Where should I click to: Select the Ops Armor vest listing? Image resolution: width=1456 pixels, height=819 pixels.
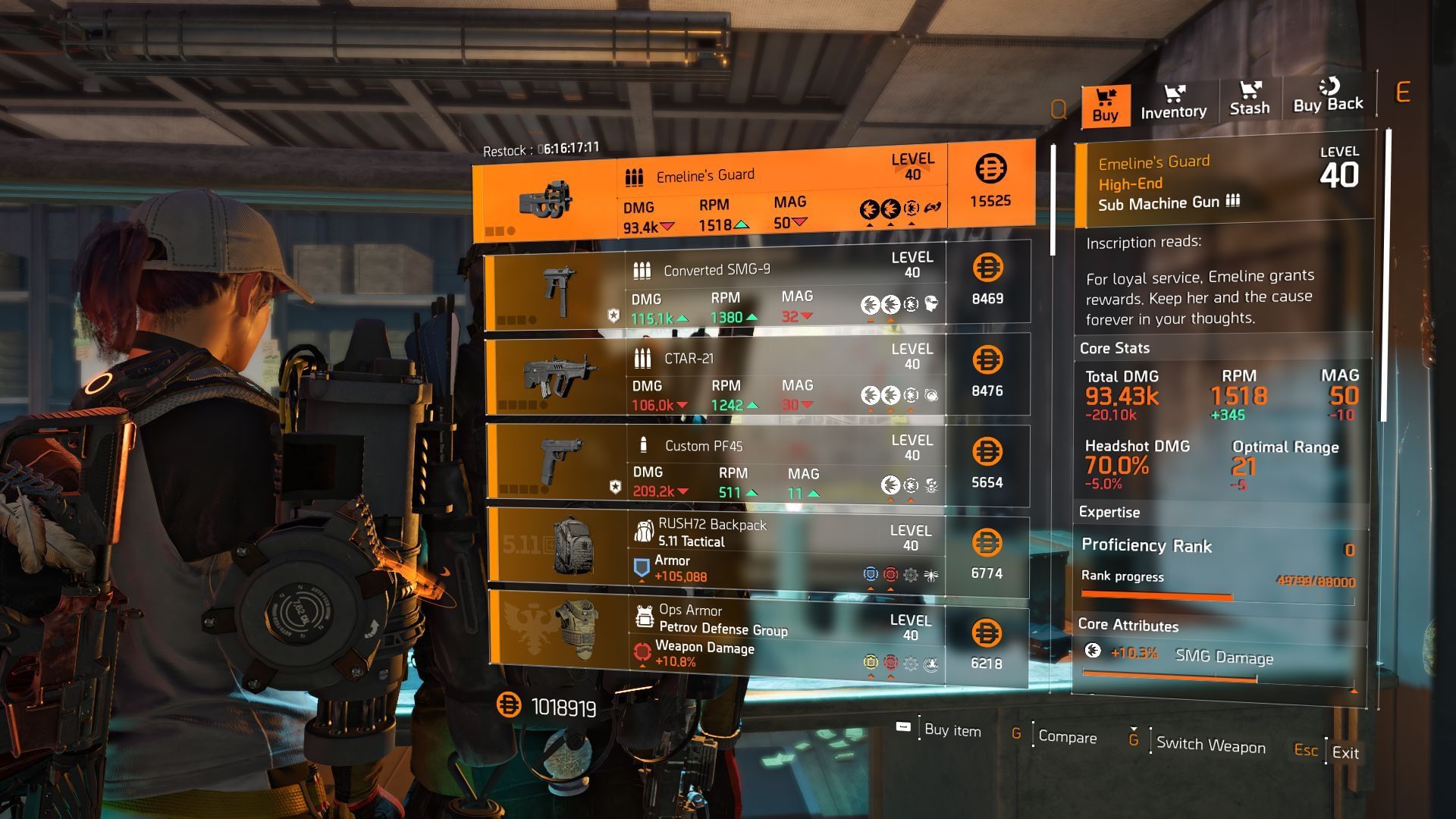pyautogui.click(x=757, y=637)
